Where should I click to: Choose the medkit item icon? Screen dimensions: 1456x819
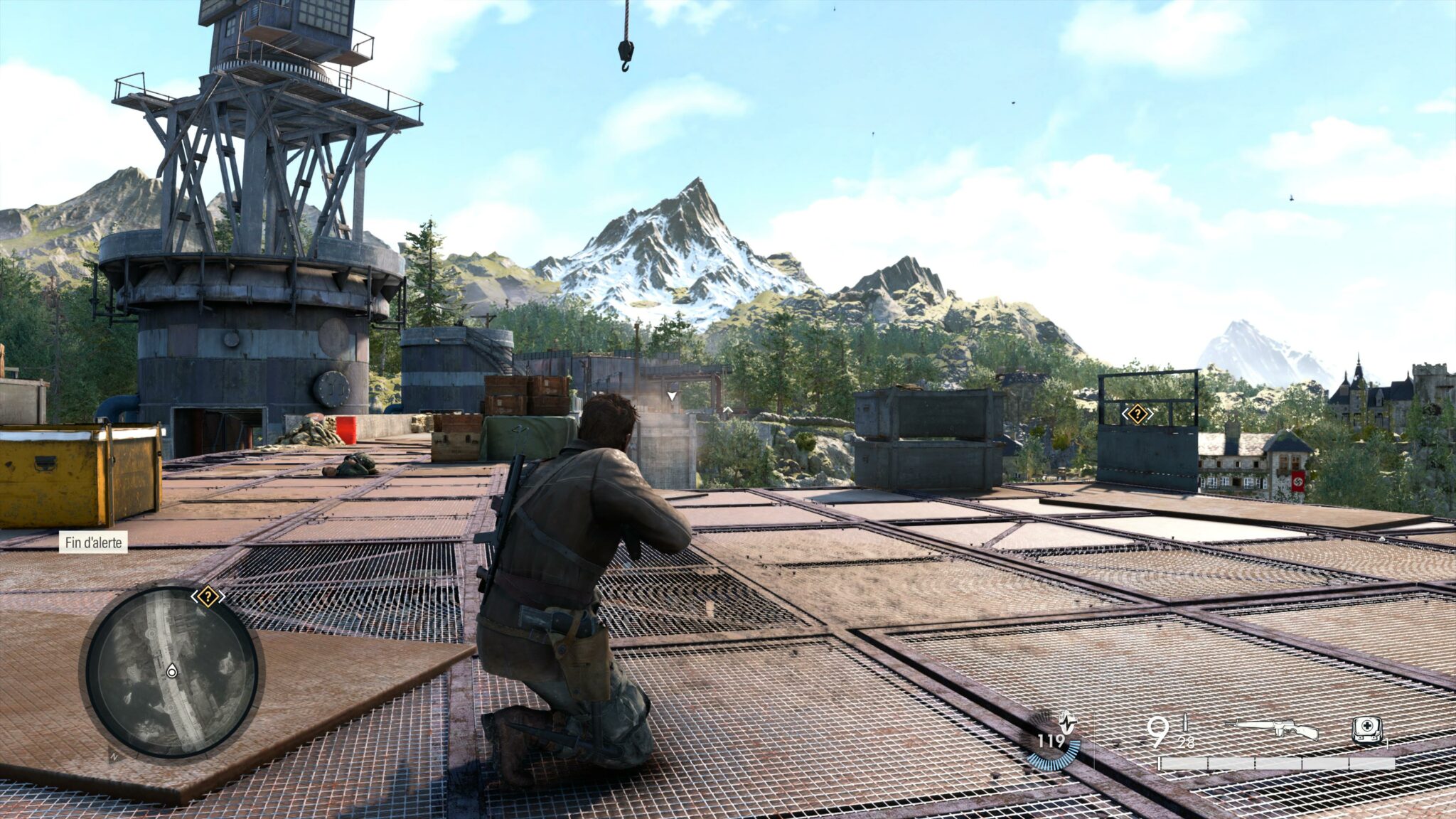pos(1366,730)
